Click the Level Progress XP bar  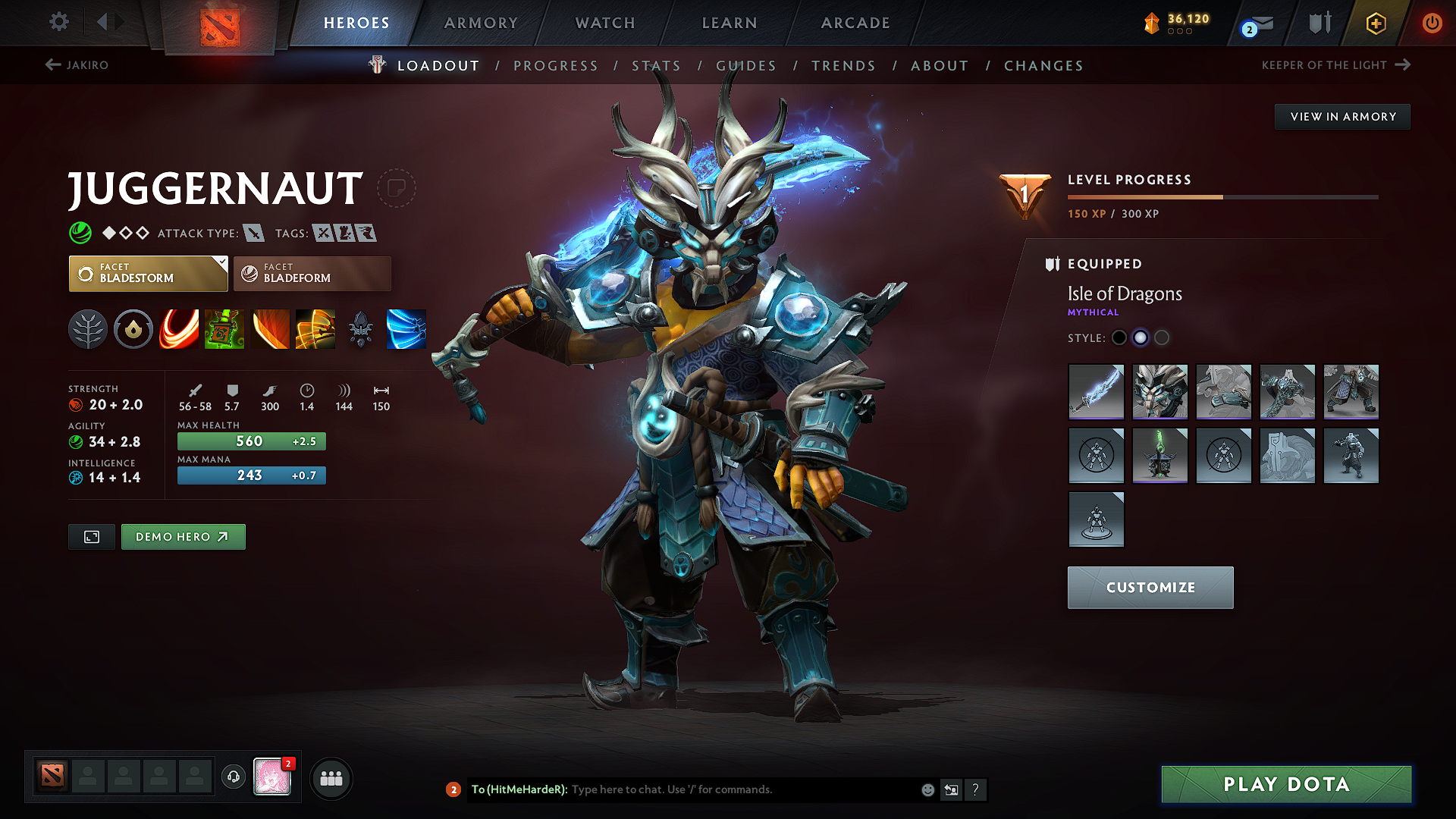coord(1221,196)
